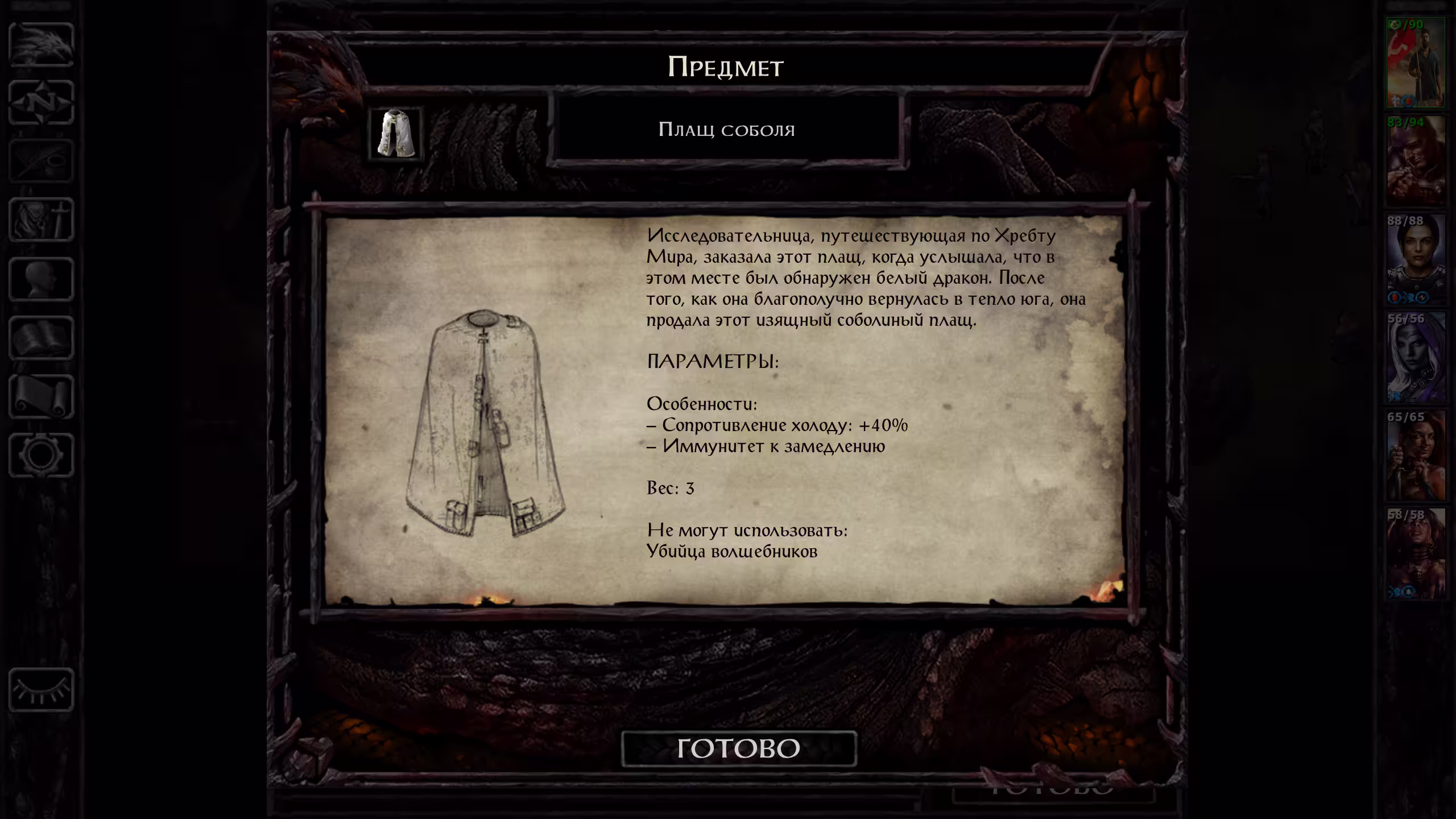
Task: Pick the party portrait showing 58/58 health
Action: (1416, 554)
